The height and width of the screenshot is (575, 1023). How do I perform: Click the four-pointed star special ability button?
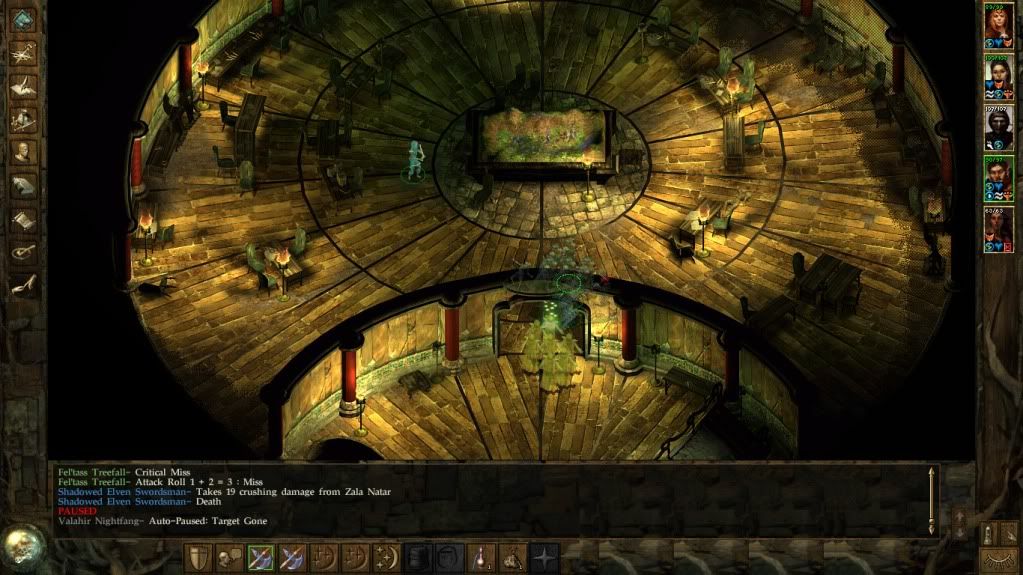coord(545,558)
